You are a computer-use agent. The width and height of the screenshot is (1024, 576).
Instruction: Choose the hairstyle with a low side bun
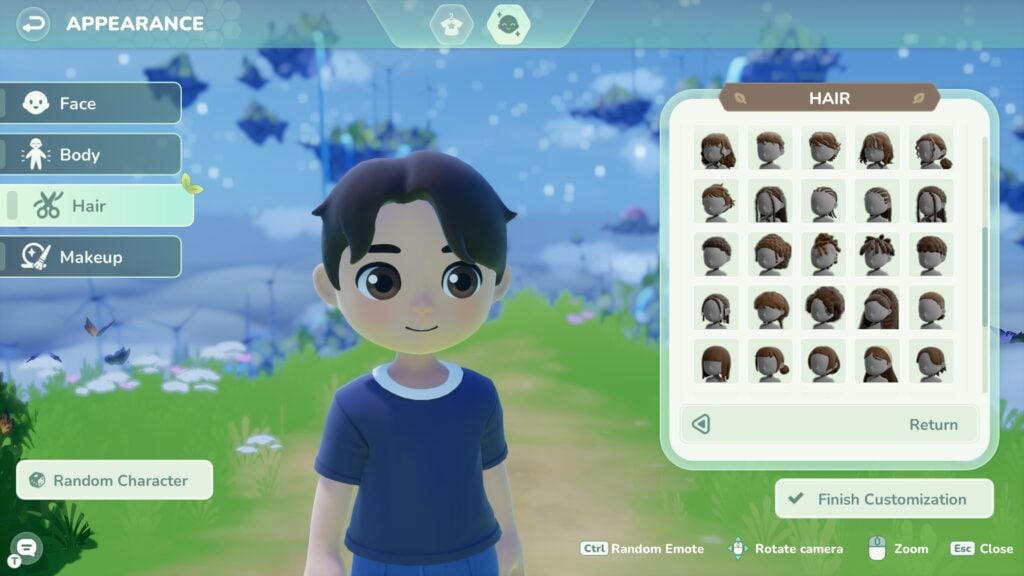(x=932, y=149)
